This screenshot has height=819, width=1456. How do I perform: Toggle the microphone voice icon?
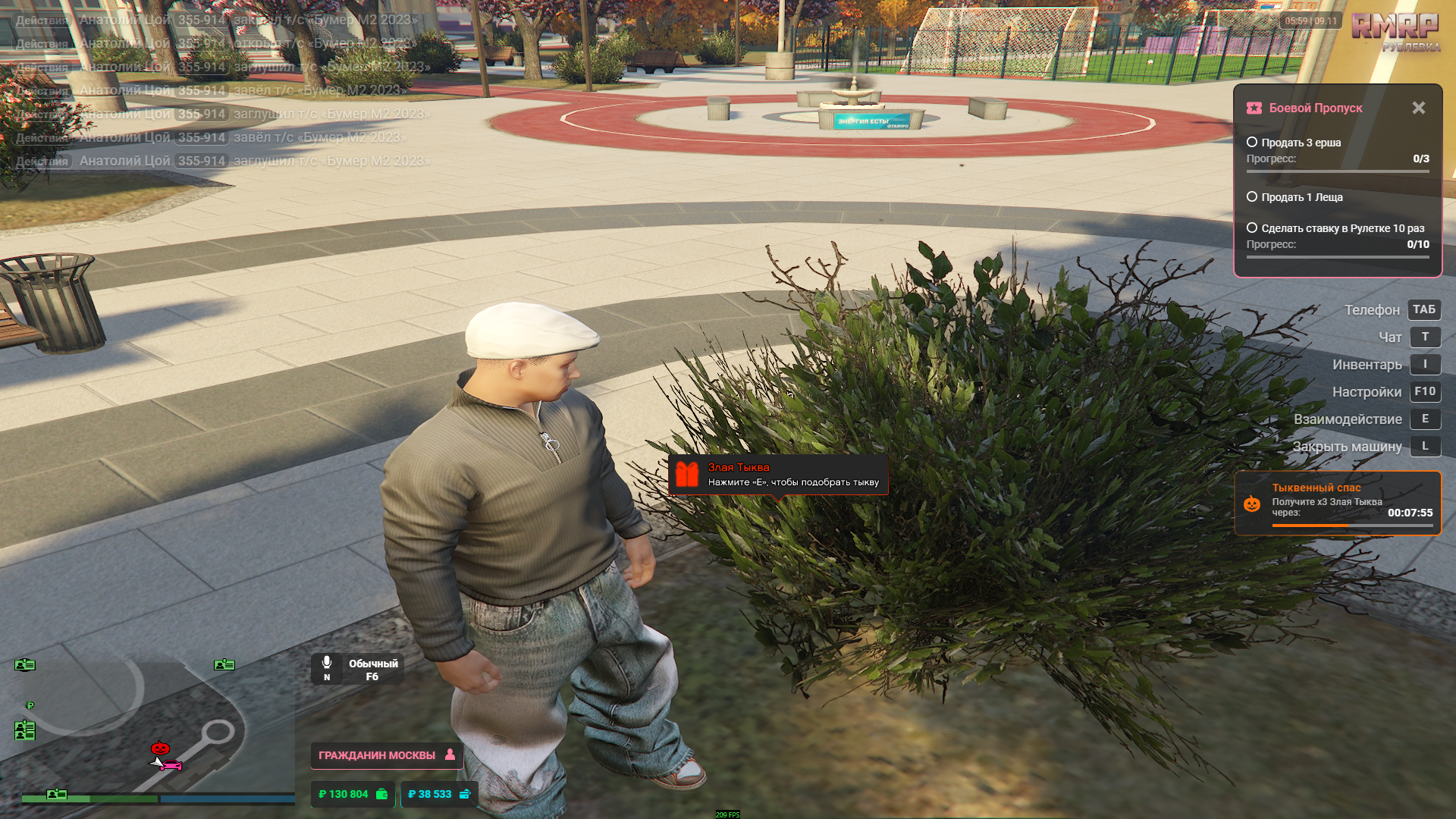pyautogui.click(x=327, y=663)
